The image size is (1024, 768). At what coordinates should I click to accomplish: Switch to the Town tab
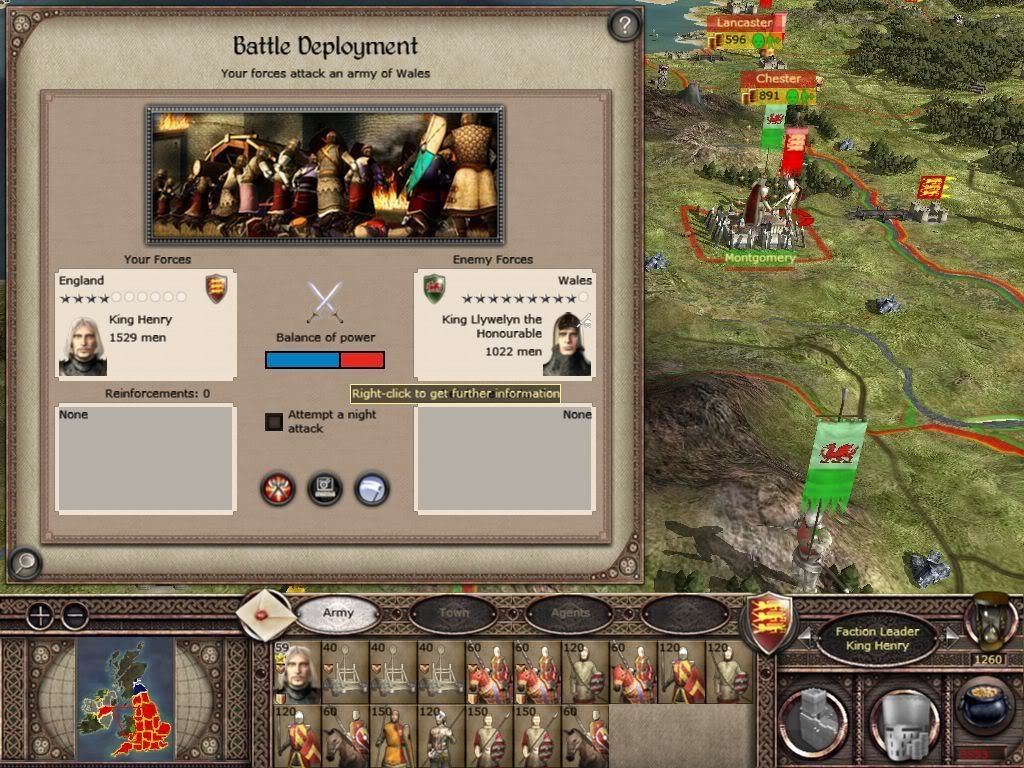[453, 613]
